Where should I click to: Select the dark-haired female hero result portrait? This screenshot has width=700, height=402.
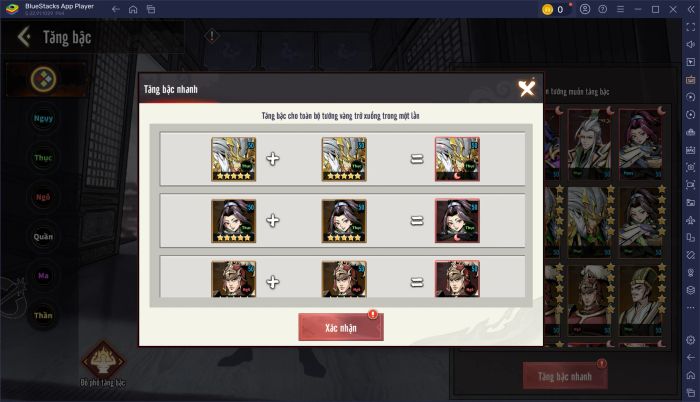[457, 221]
